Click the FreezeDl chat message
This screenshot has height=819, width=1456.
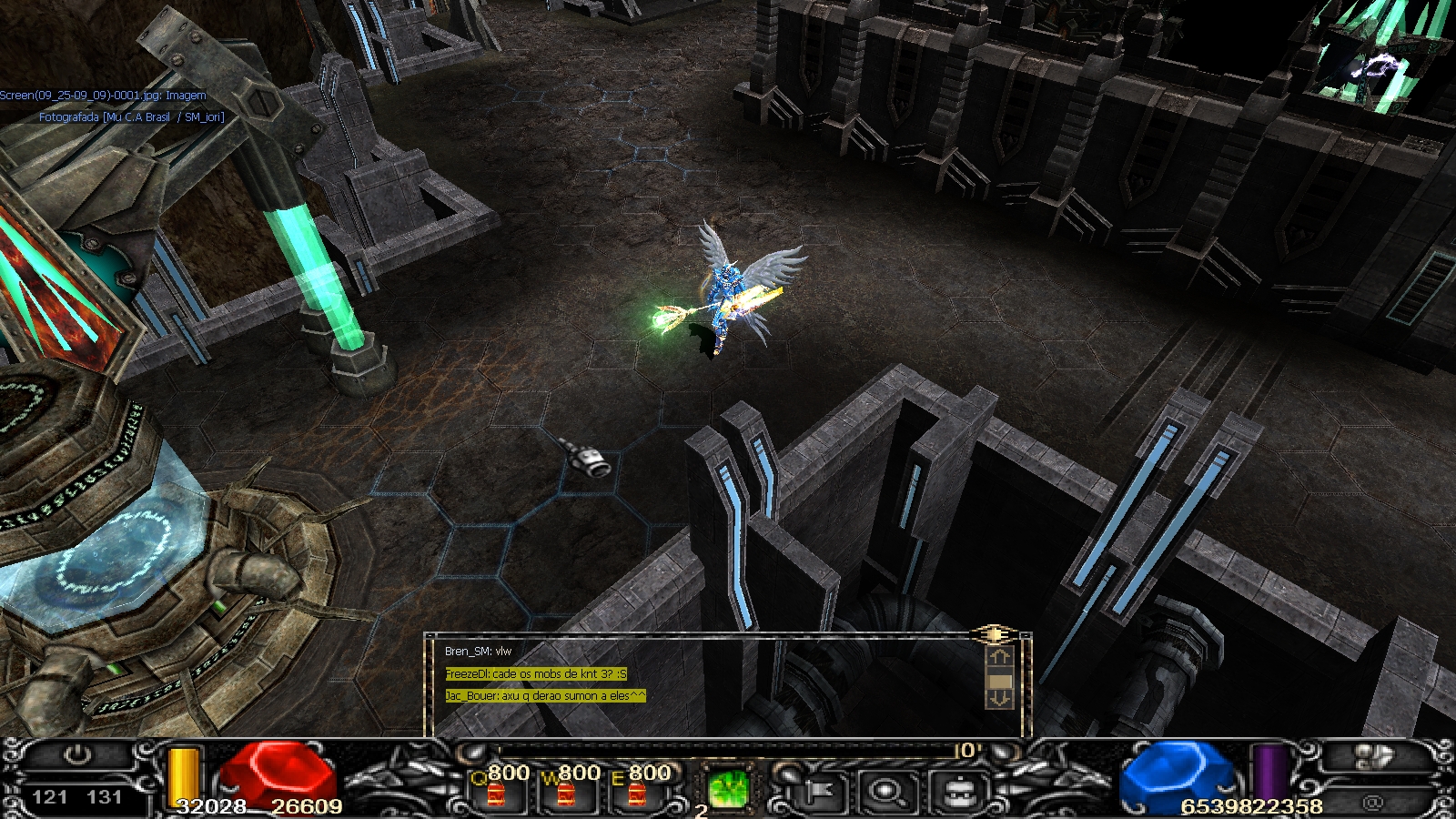point(535,674)
